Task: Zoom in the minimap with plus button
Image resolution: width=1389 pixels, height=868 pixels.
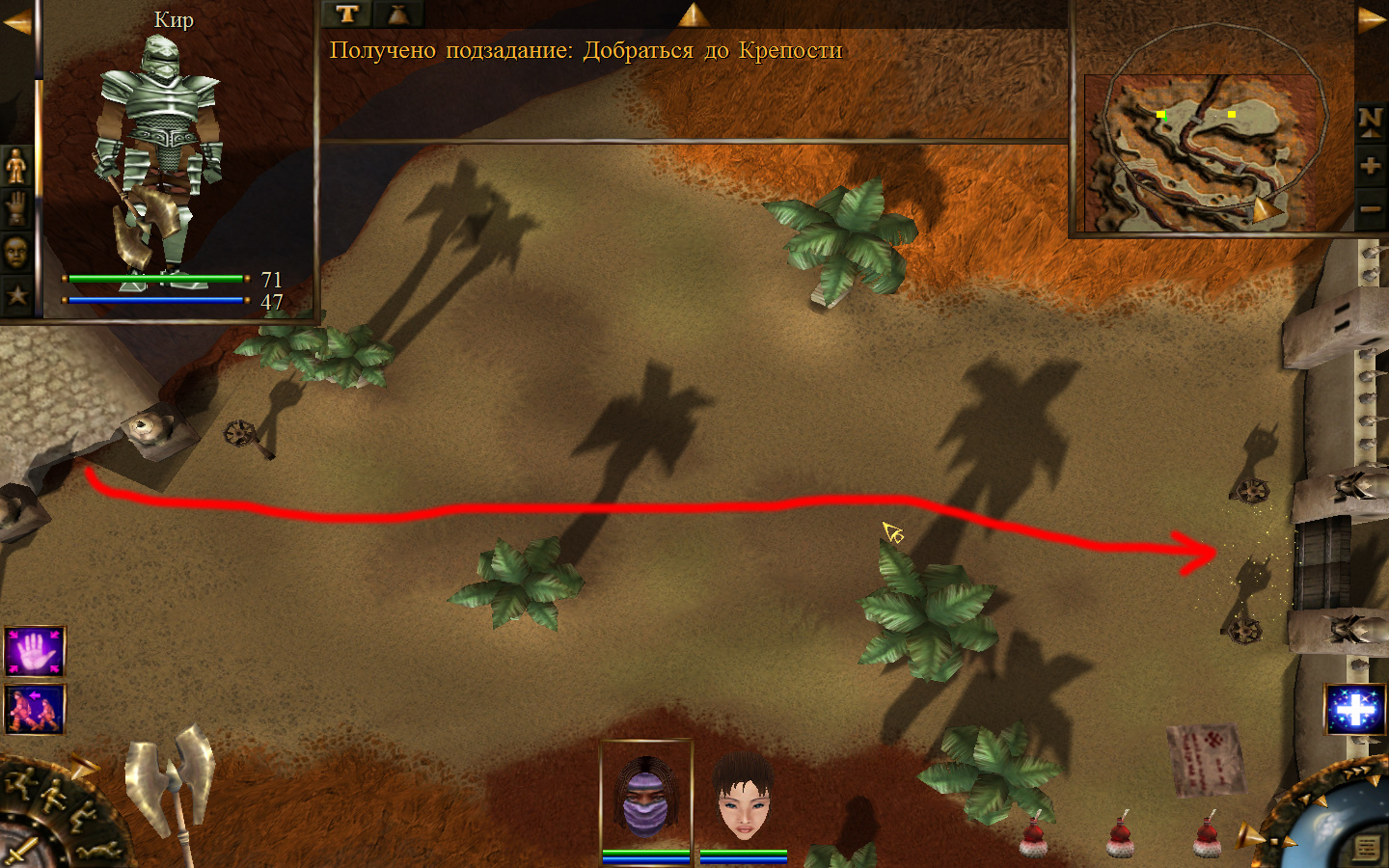Action: point(1371,166)
